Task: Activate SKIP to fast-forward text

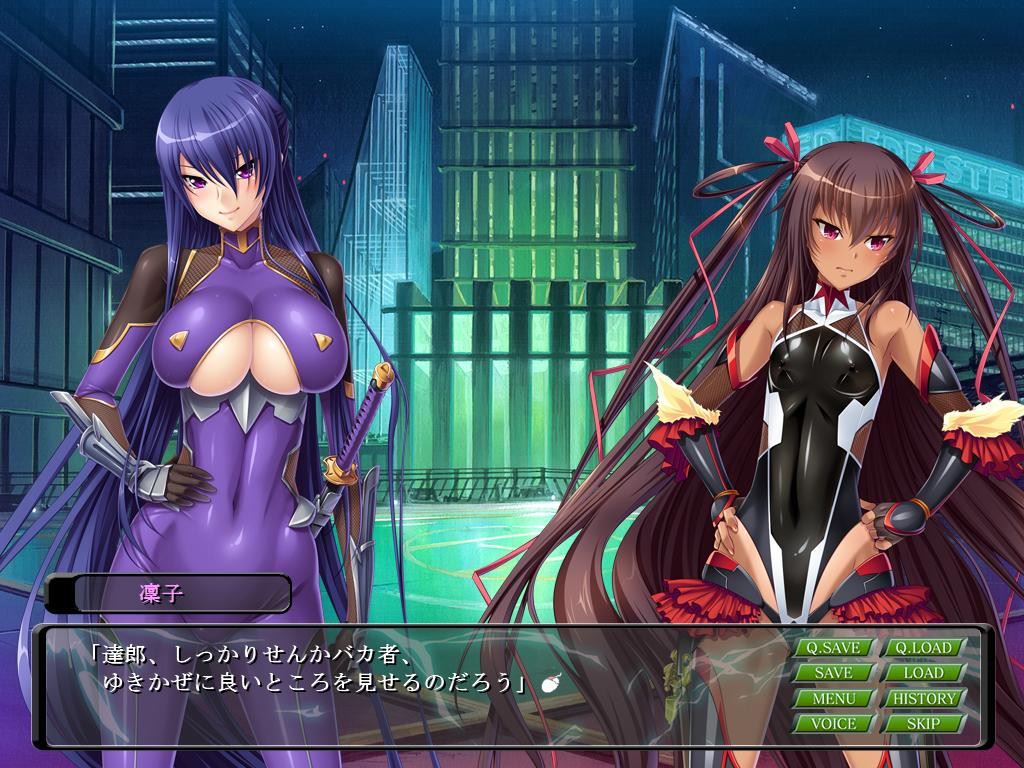Action: pos(923,723)
